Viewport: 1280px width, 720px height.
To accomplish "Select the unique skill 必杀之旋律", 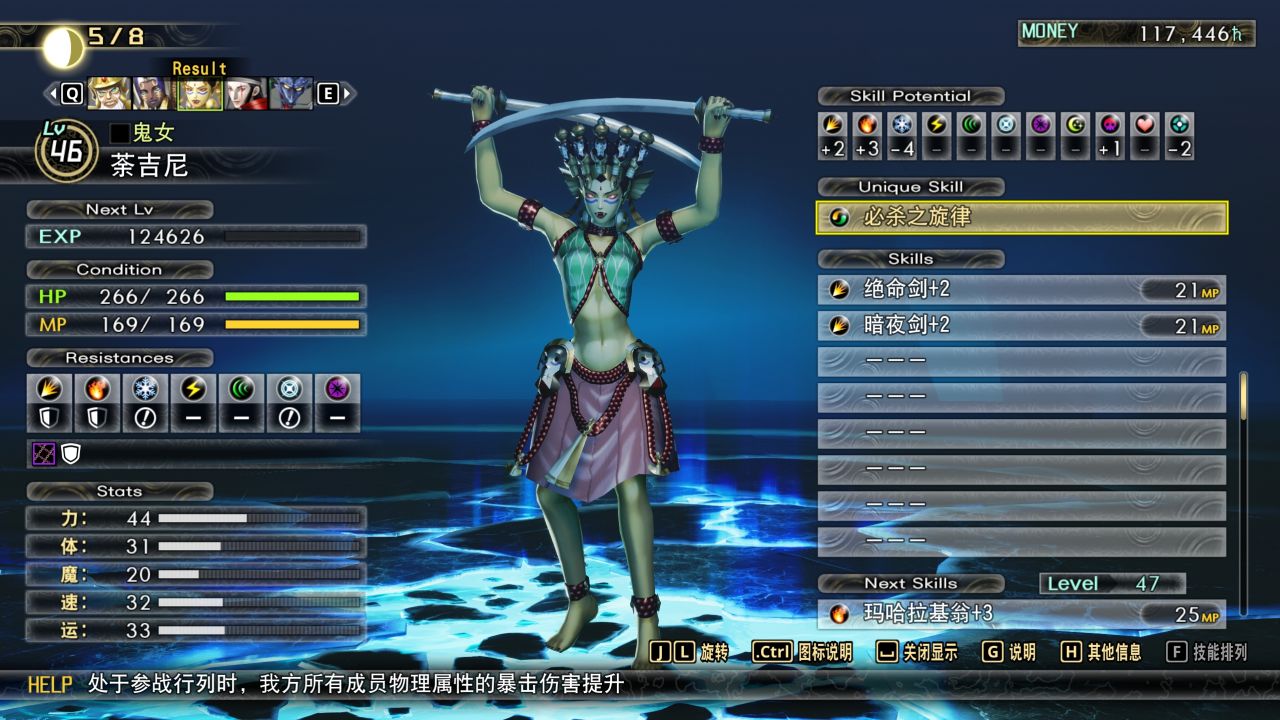I will coord(1021,217).
